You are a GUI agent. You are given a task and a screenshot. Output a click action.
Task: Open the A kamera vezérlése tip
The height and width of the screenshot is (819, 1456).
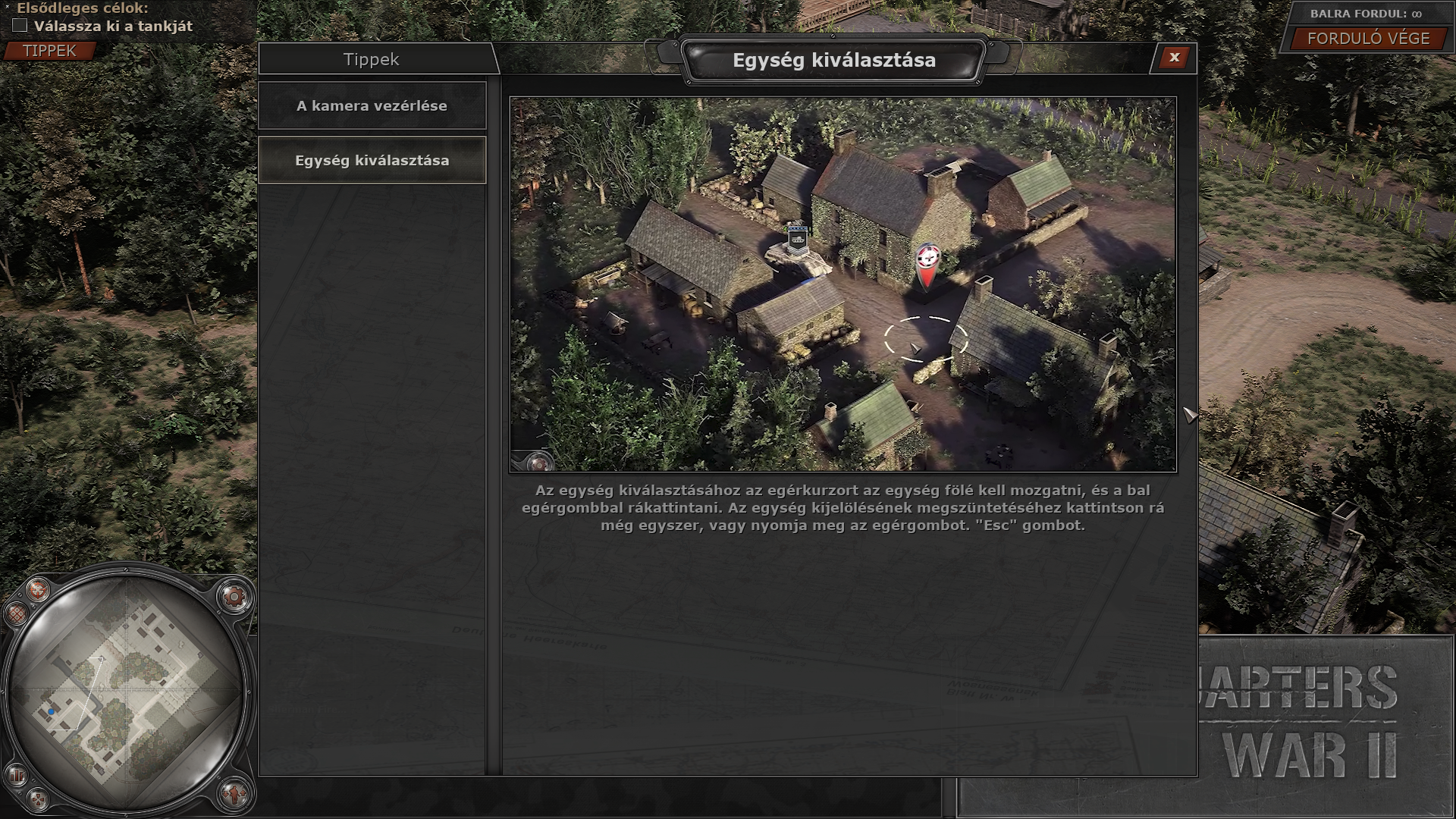(x=372, y=106)
